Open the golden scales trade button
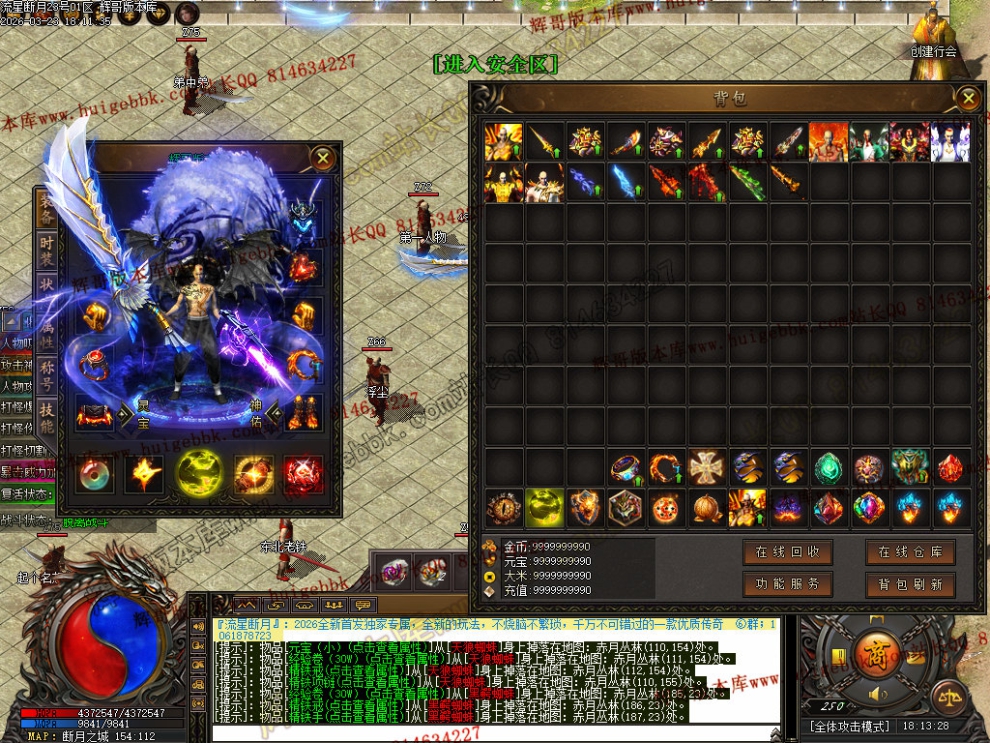The image size is (990, 743). [x=948, y=697]
